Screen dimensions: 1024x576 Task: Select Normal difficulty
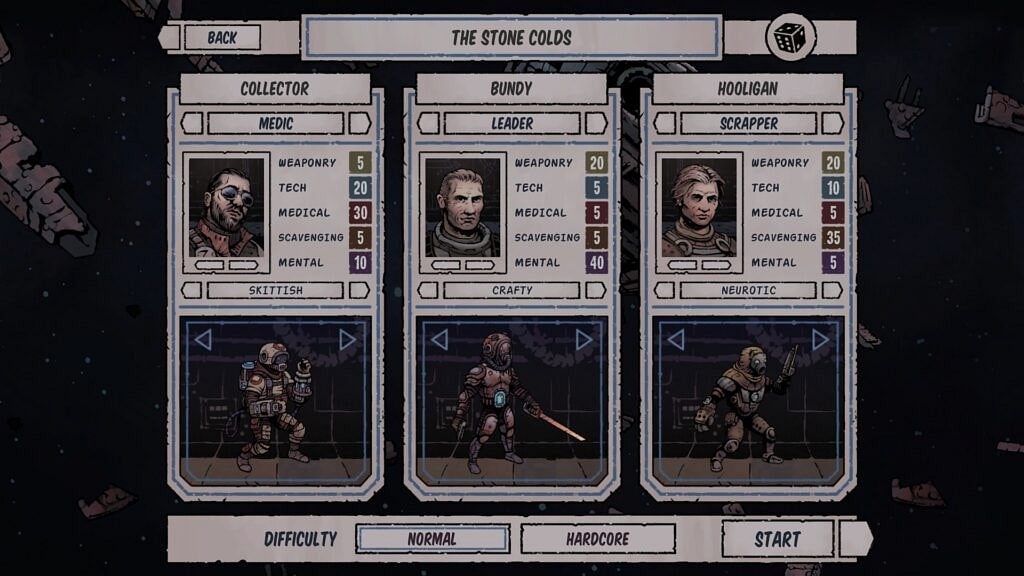pos(432,539)
